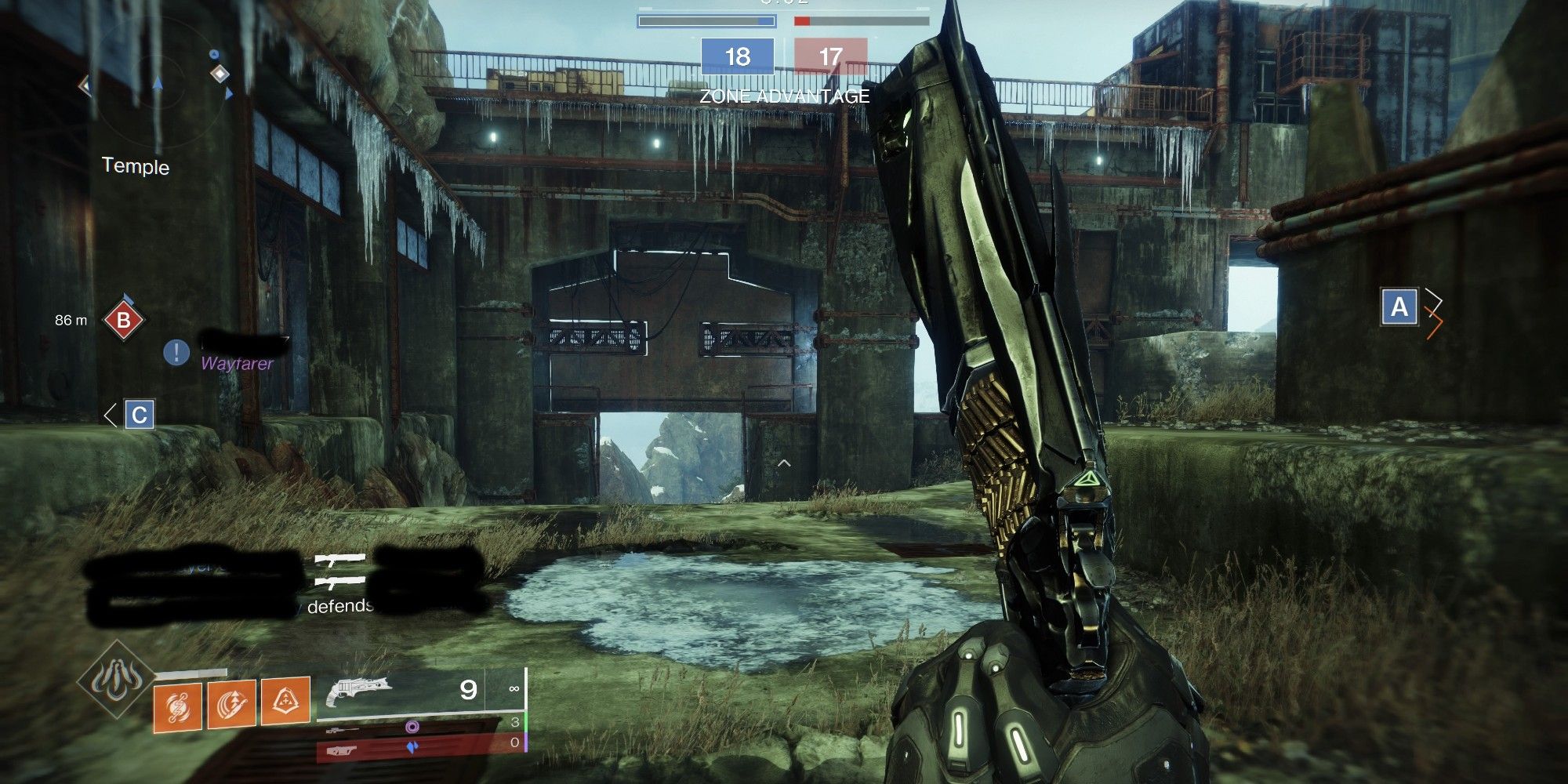
Task: Click the Temple location label
Action: (135, 167)
